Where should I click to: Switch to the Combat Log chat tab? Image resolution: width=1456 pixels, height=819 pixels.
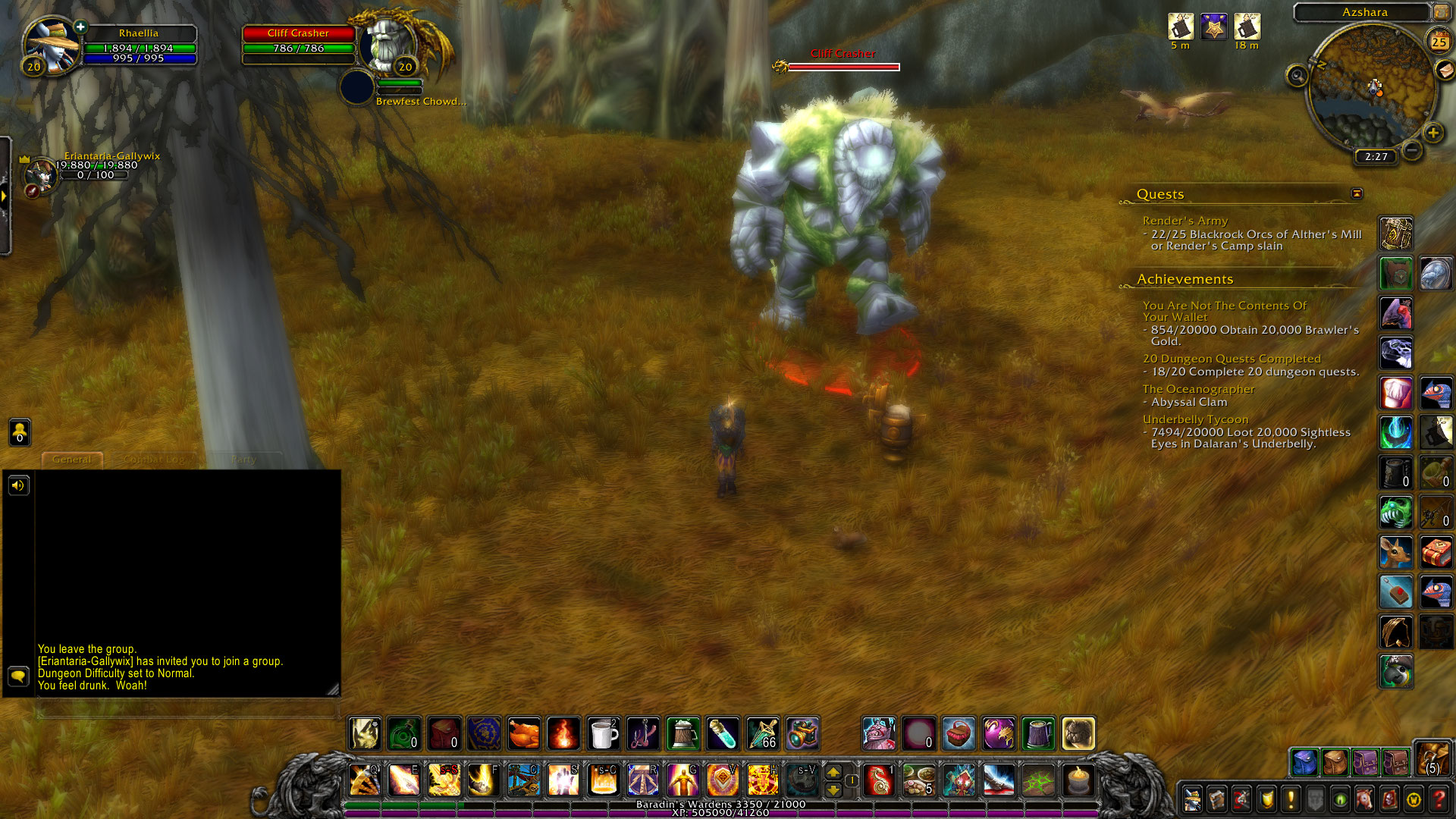(x=154, y=460)
